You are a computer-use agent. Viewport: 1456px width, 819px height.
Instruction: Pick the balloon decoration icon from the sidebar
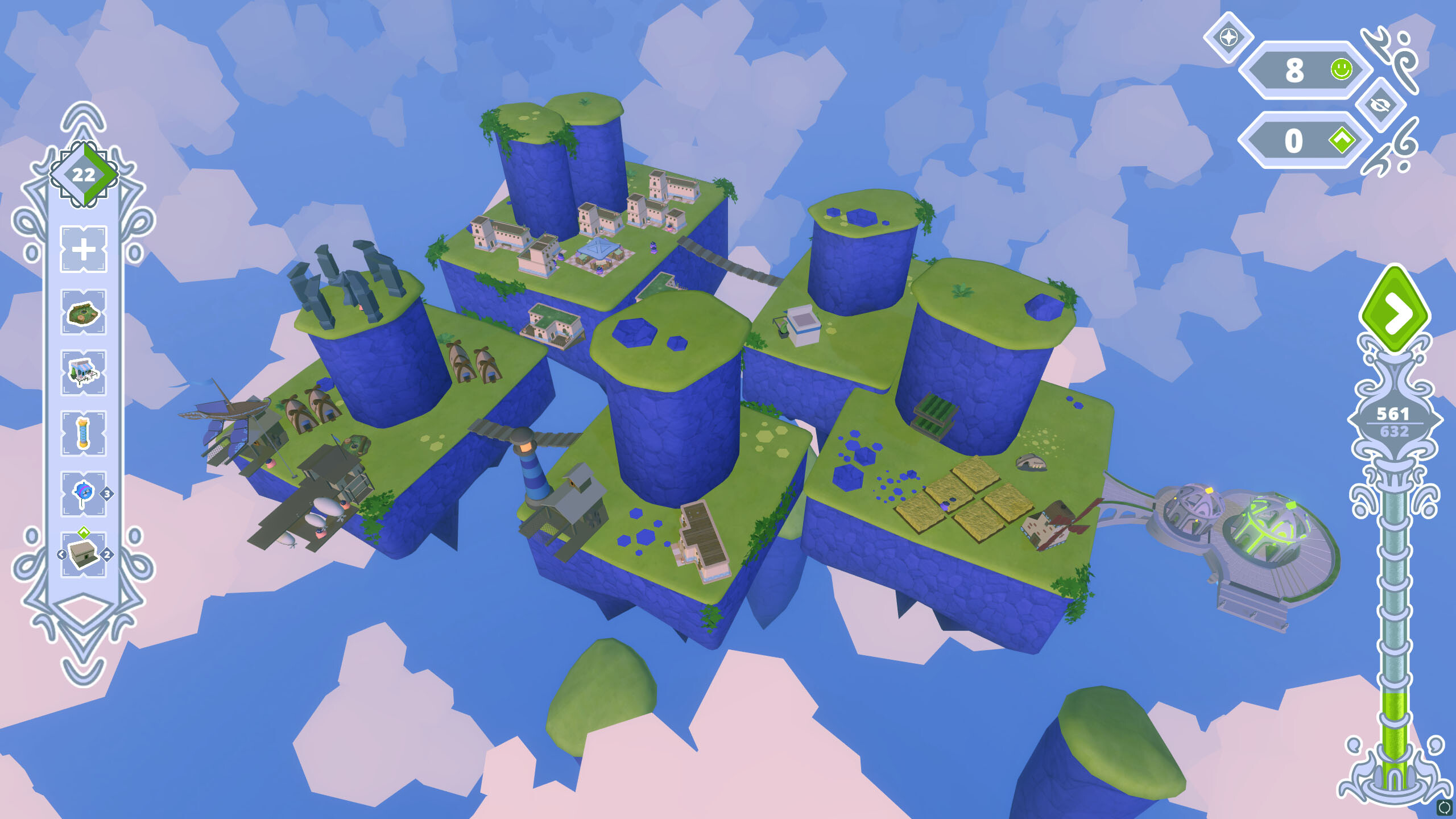click(82, 485)
